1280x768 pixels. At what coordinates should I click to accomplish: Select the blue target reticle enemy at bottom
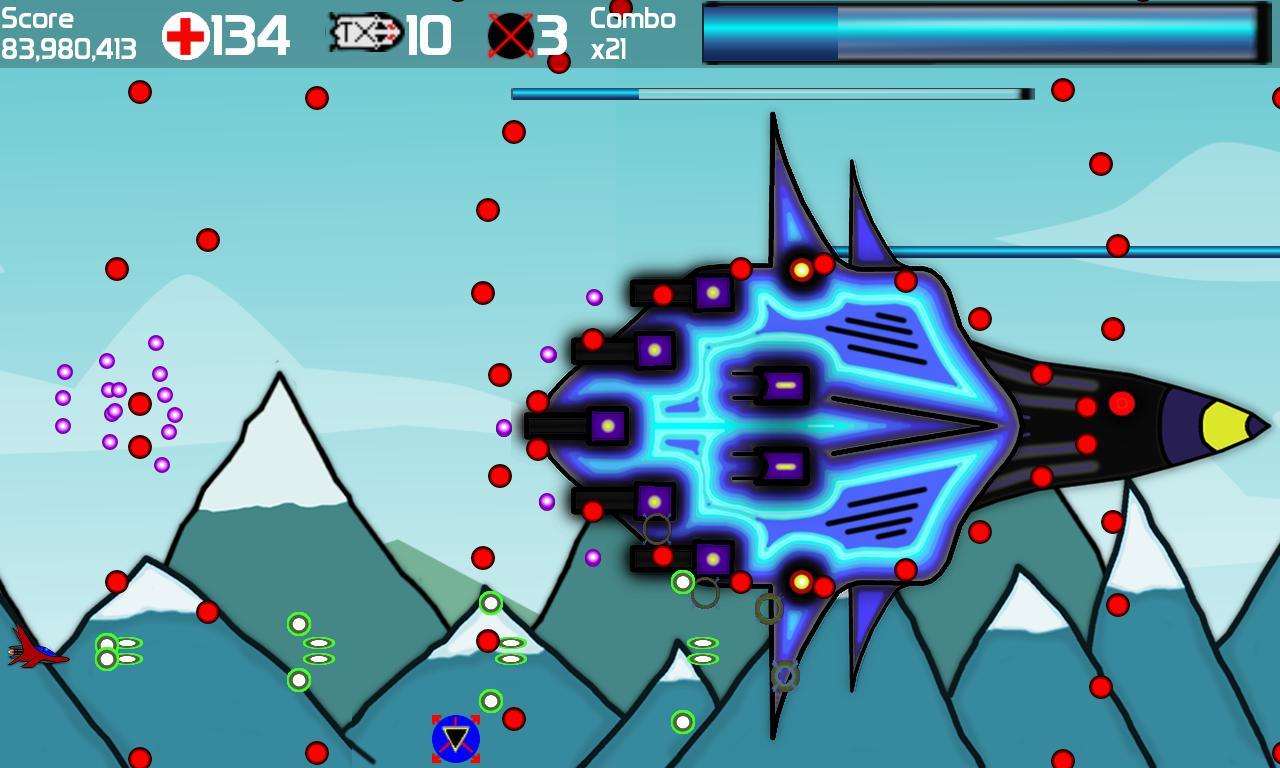[x=455, y=737]
